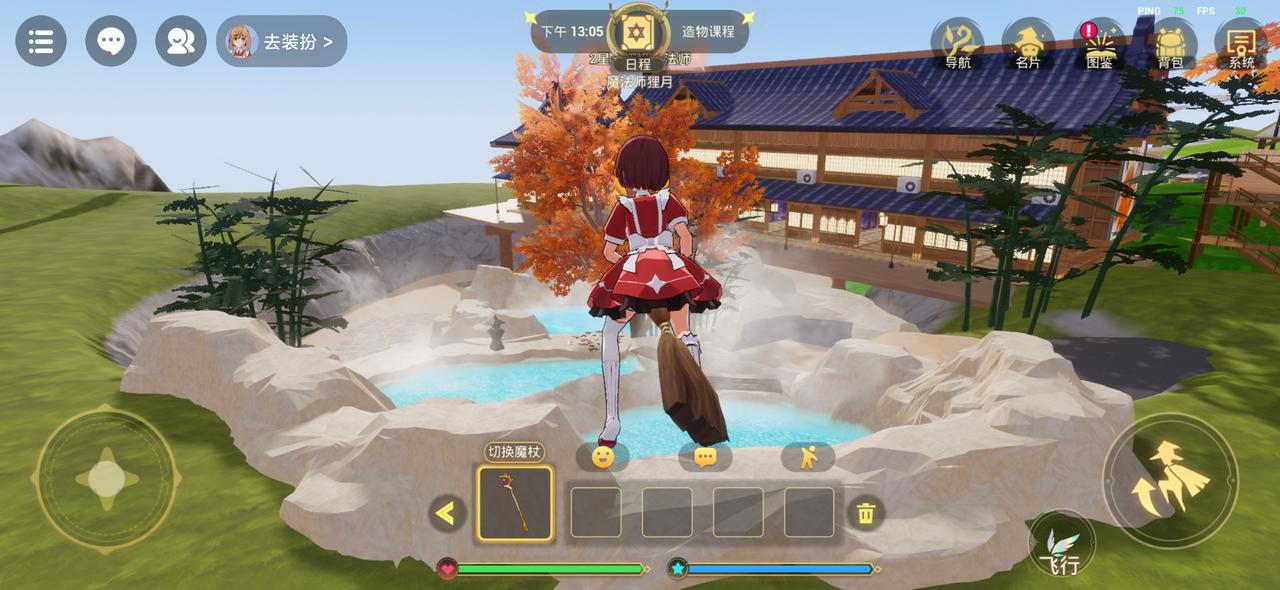The image size is (1280, 590).
Task: Open the 背包 backpack
Action: click(1170, 46)
